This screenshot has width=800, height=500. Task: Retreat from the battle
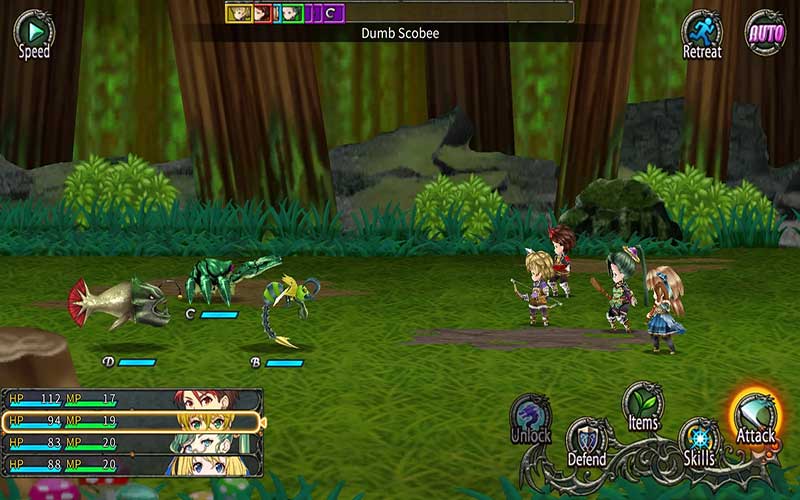[701, 33]
